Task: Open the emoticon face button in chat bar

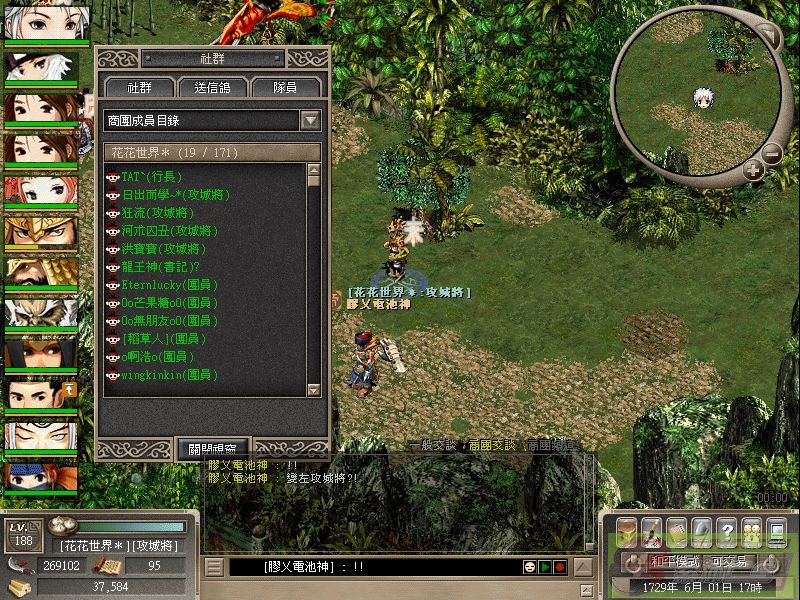Action: coord(529,567)
